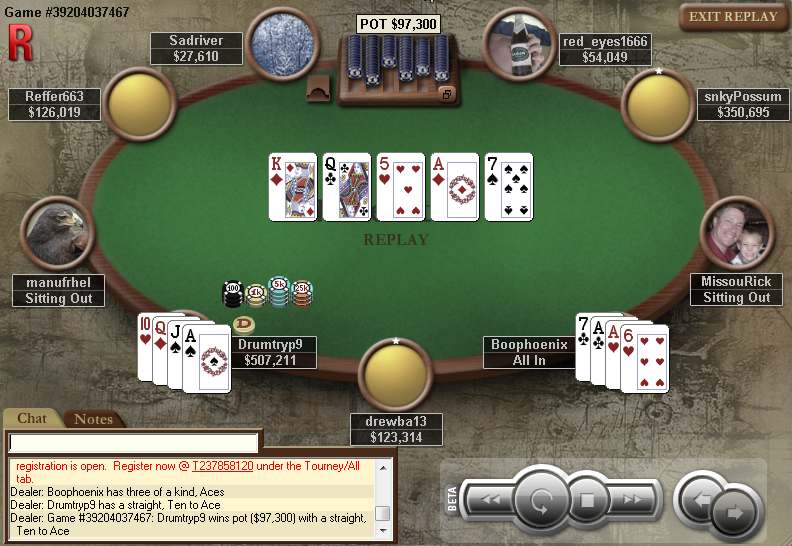Open tournament link T237858120 in chat
Image resolution: width=792 pixels, height=546 pixels.
coord(232,466)
